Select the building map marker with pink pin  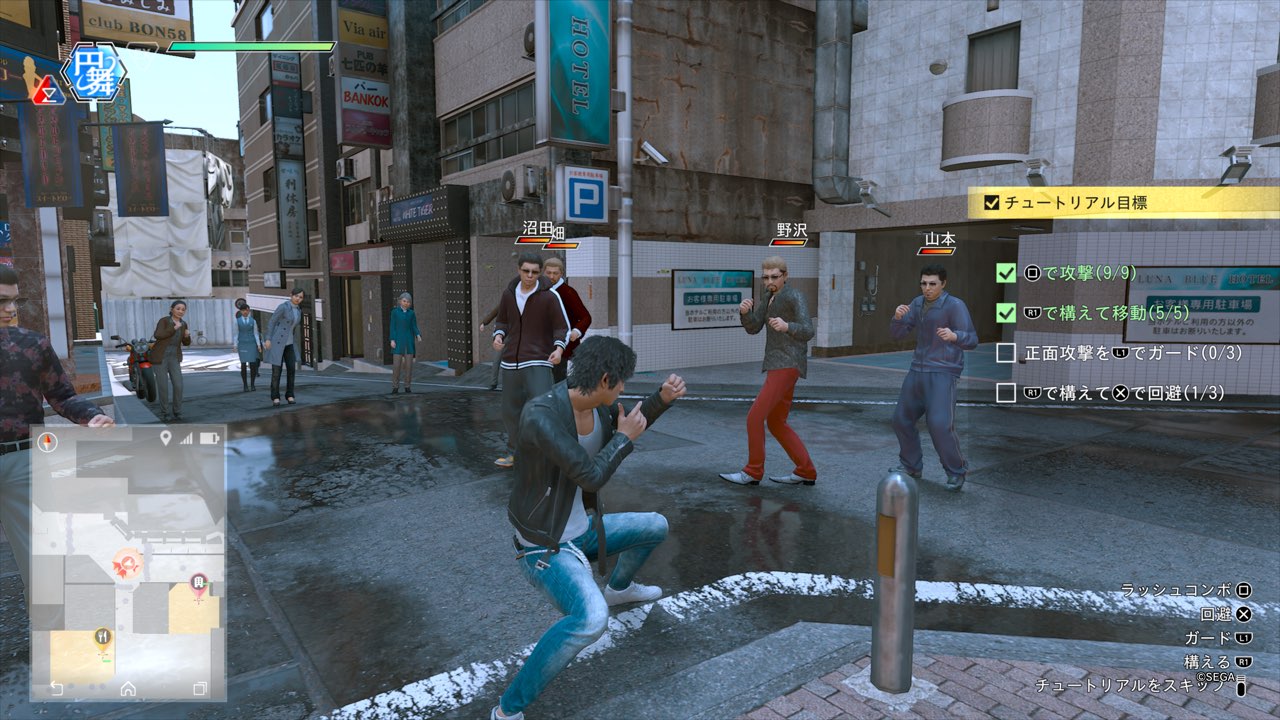tap(198, 585)
